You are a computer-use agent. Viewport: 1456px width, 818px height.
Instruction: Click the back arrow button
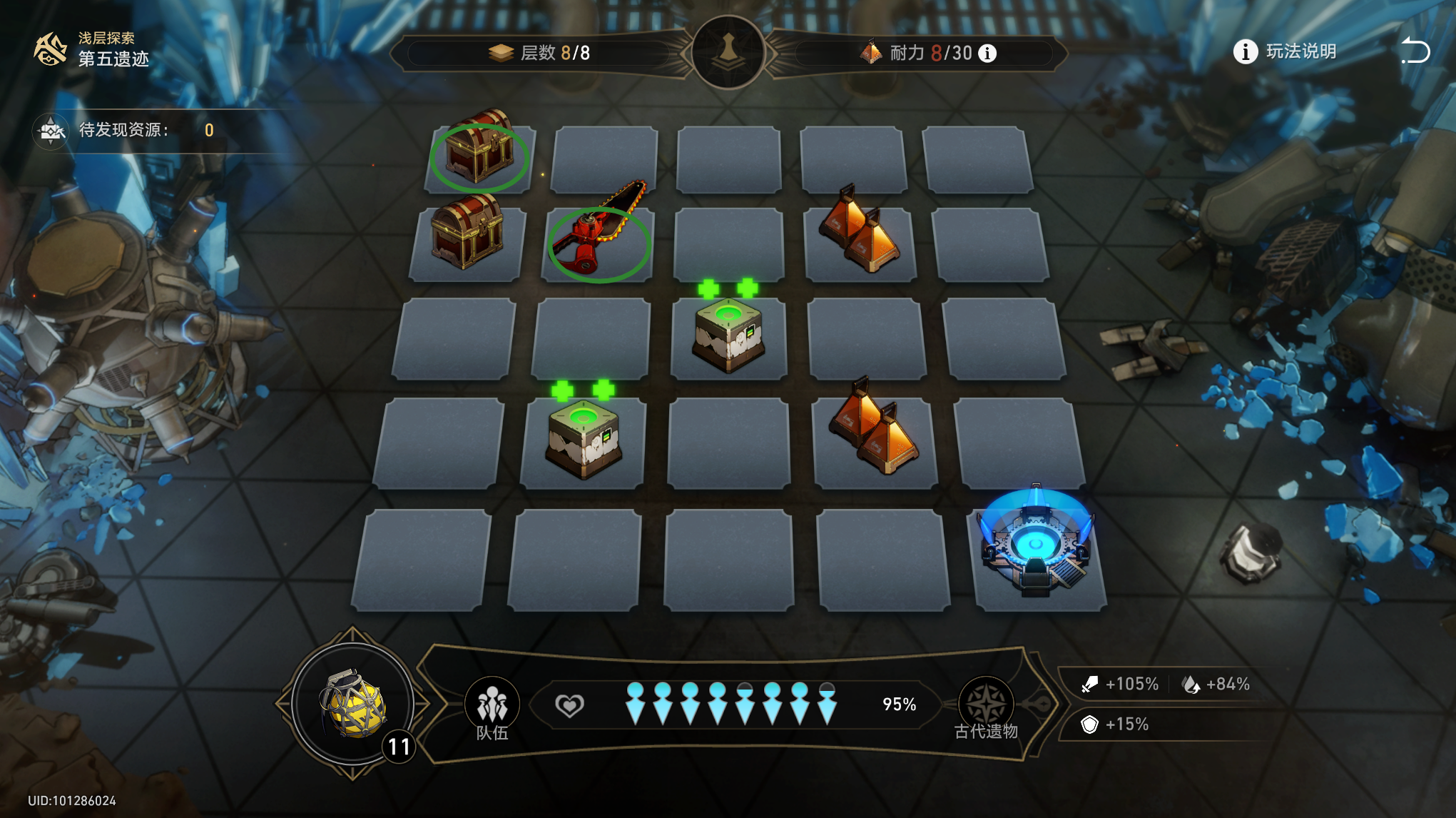[x=1415, y=51]
